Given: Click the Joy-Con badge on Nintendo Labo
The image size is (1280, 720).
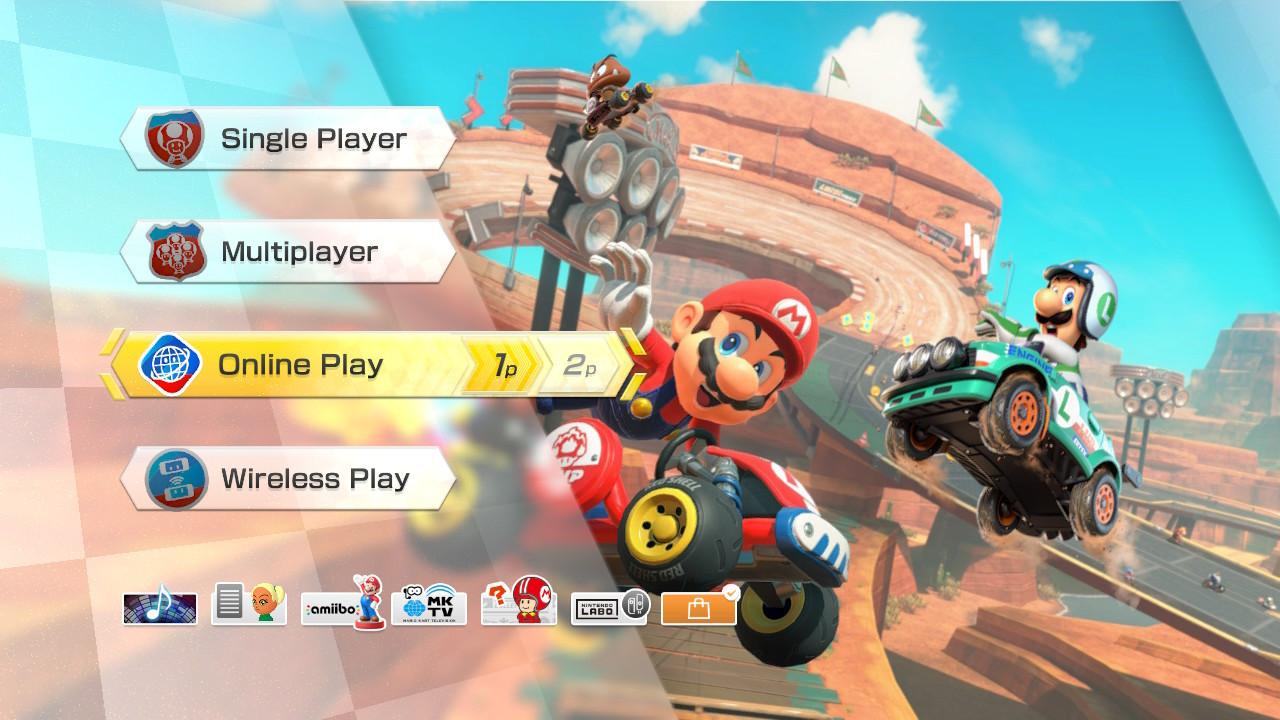Looking at the screenshot, I should click(638, 604).
